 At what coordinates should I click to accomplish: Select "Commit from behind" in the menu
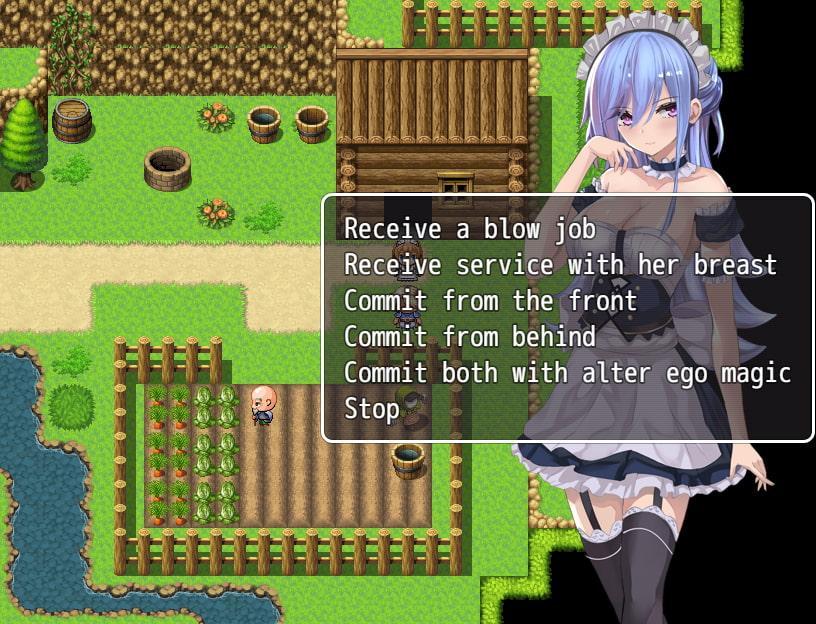click(x=470, y=337)
